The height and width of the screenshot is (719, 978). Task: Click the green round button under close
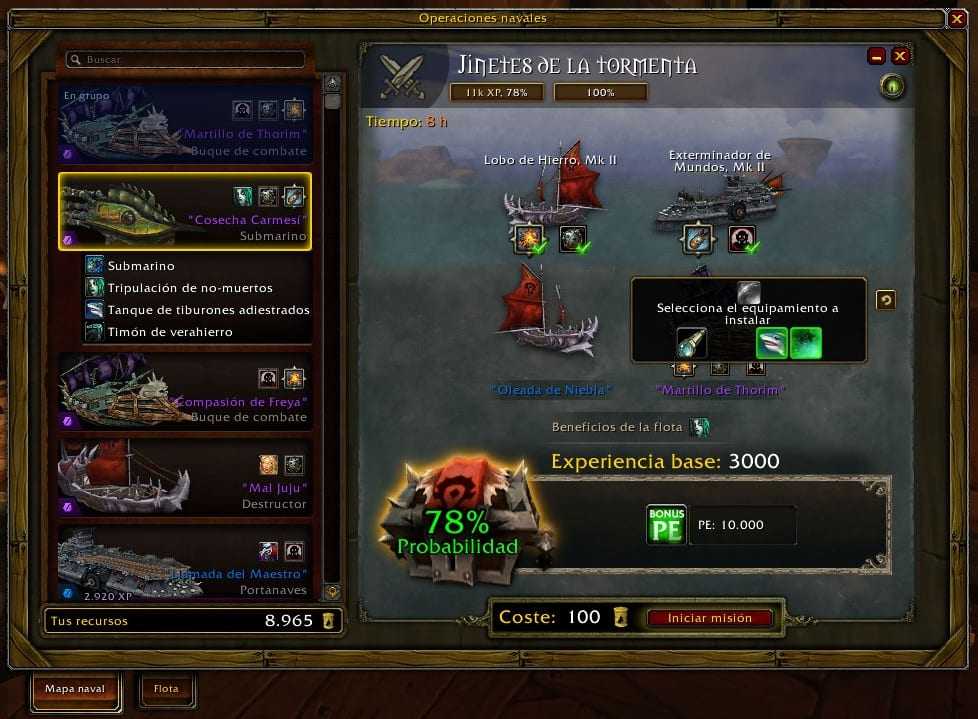pyautogui.click(x=892, y=88)
